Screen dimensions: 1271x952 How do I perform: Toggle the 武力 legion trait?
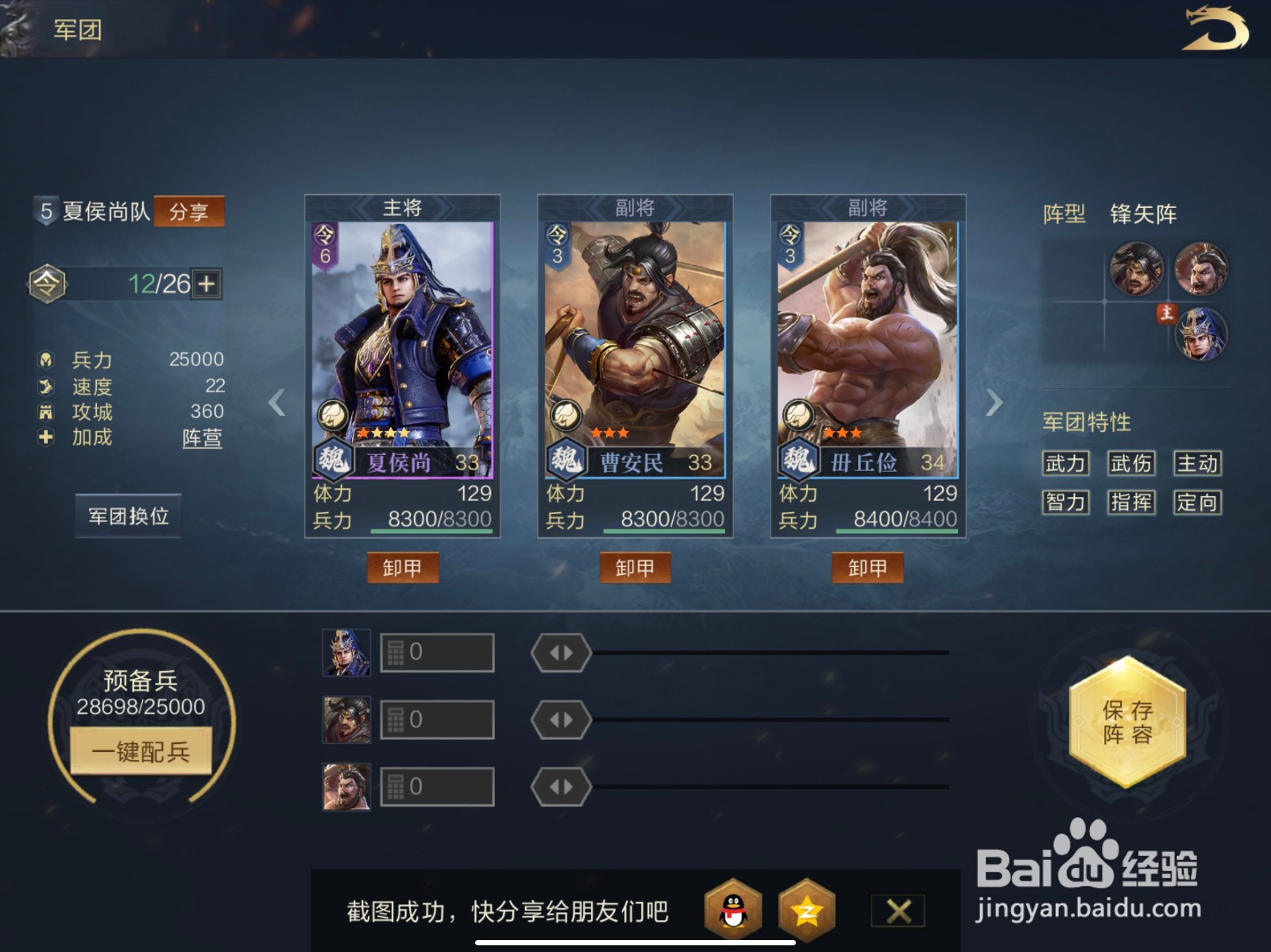1064,463
